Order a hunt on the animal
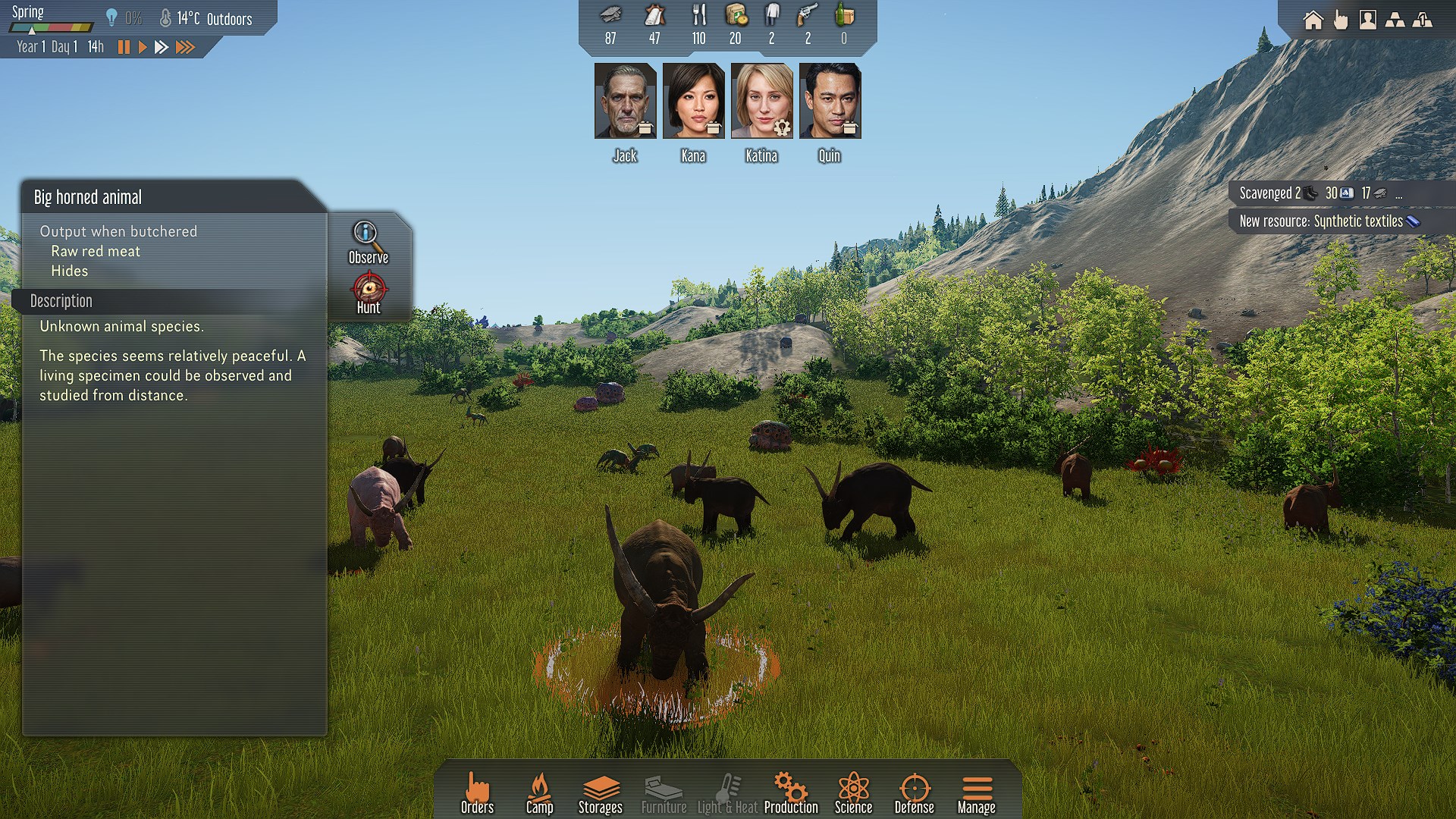 [x=369, y=293]
